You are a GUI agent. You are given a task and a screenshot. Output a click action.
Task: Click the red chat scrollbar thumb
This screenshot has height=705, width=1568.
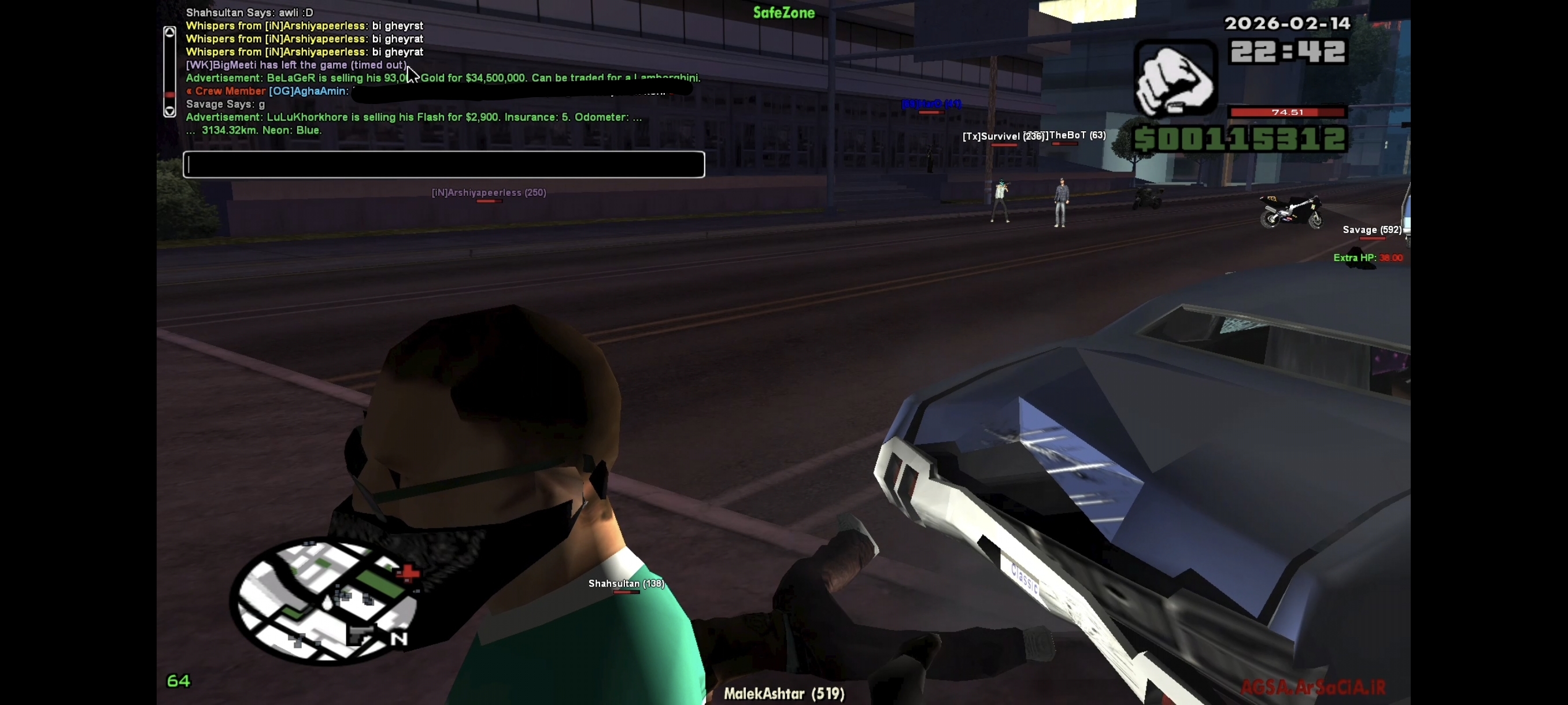click(170, 94)
